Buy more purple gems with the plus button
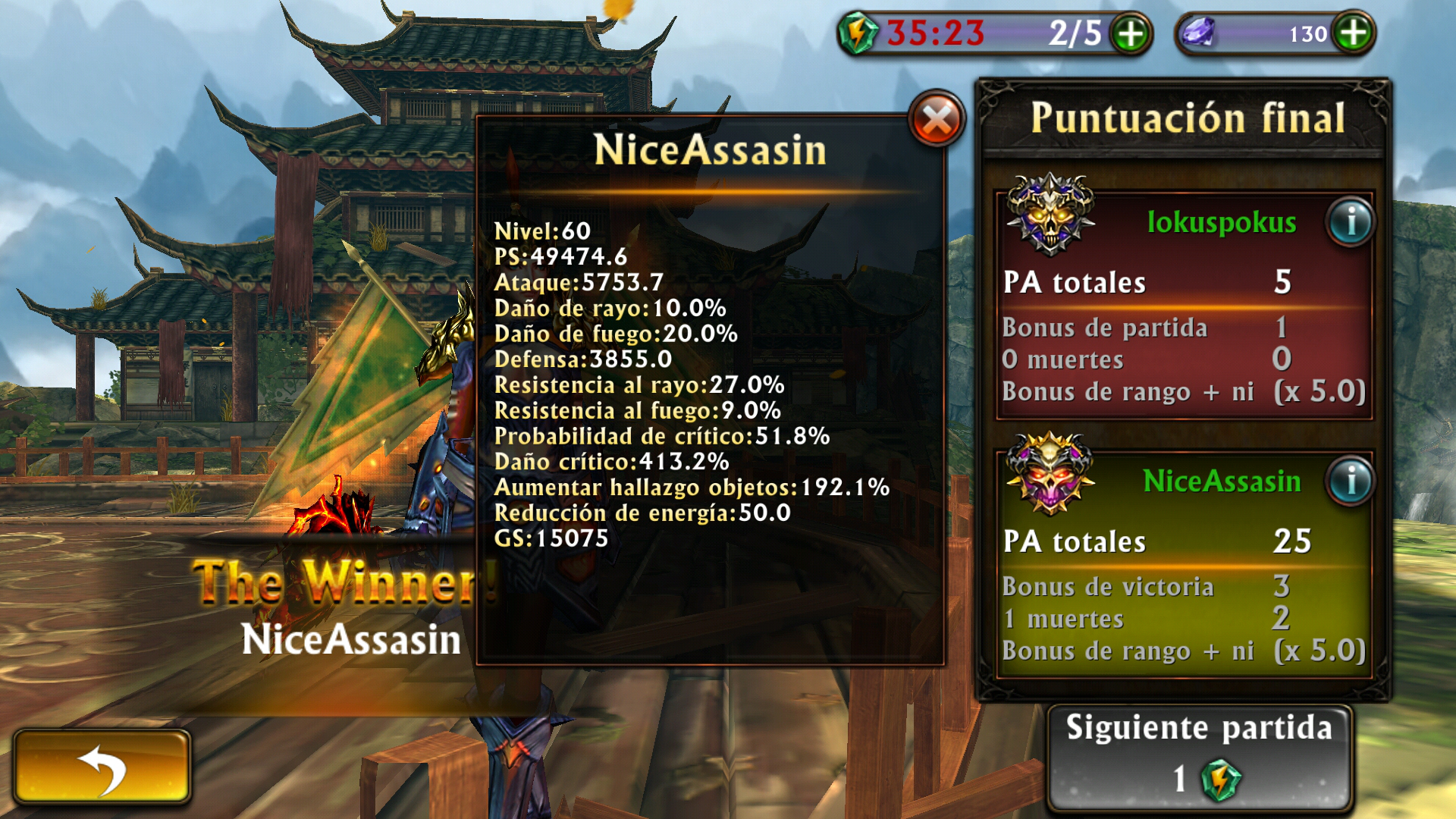 [x=1354, y=33]
